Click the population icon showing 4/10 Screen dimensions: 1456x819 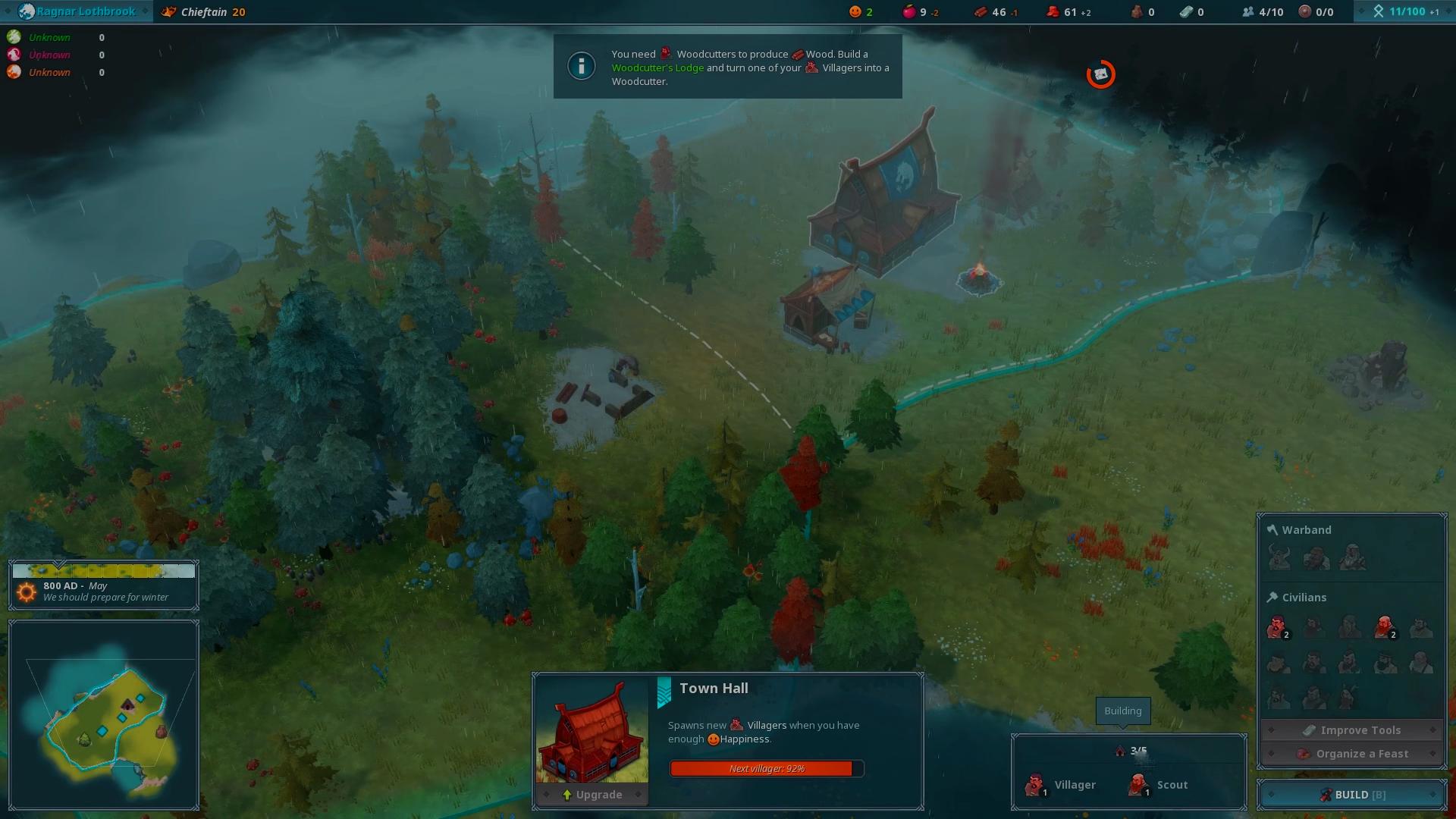[1250, 11]
